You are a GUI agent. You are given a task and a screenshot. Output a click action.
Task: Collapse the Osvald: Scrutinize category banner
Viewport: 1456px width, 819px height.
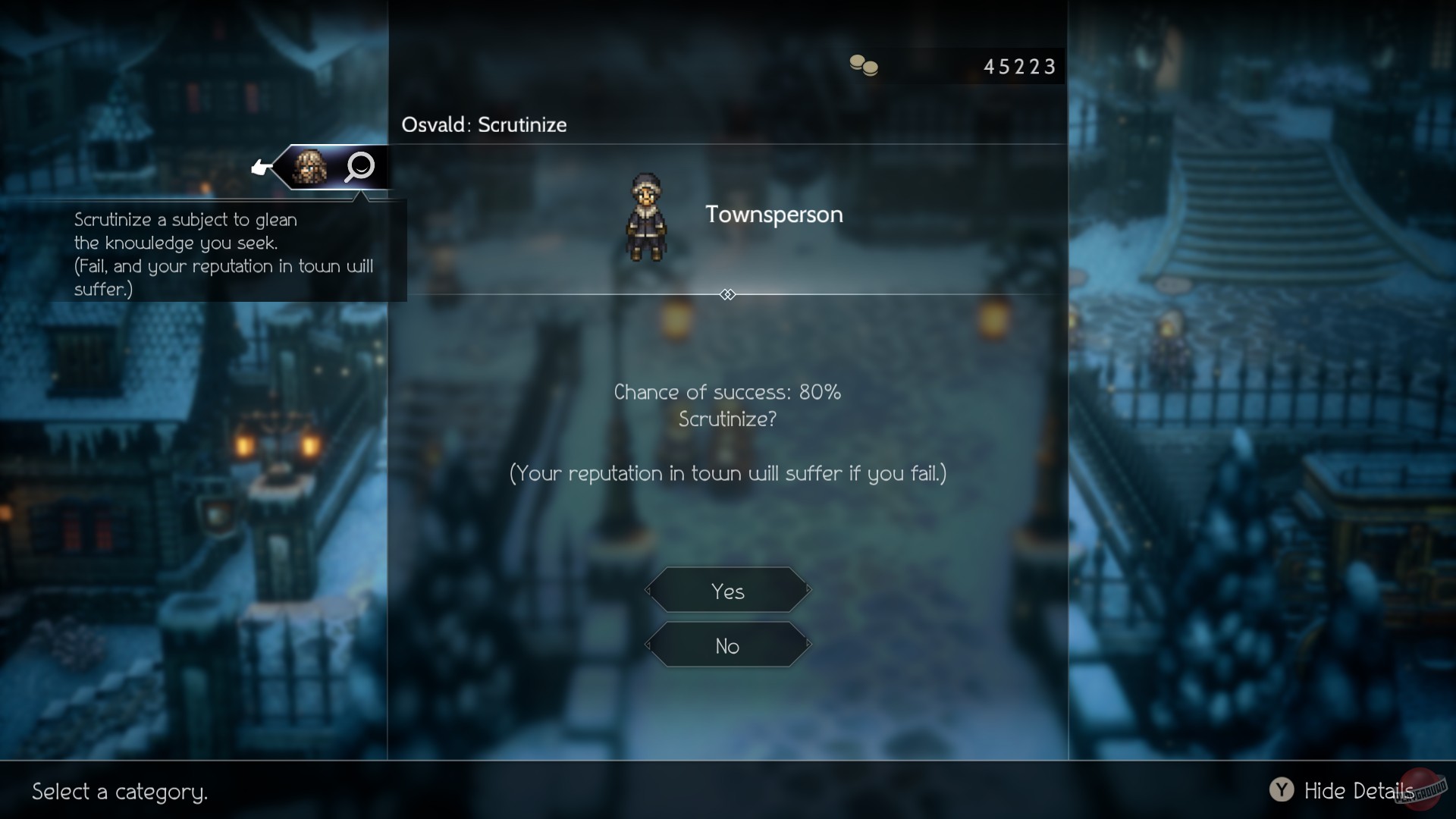point(483,125)
